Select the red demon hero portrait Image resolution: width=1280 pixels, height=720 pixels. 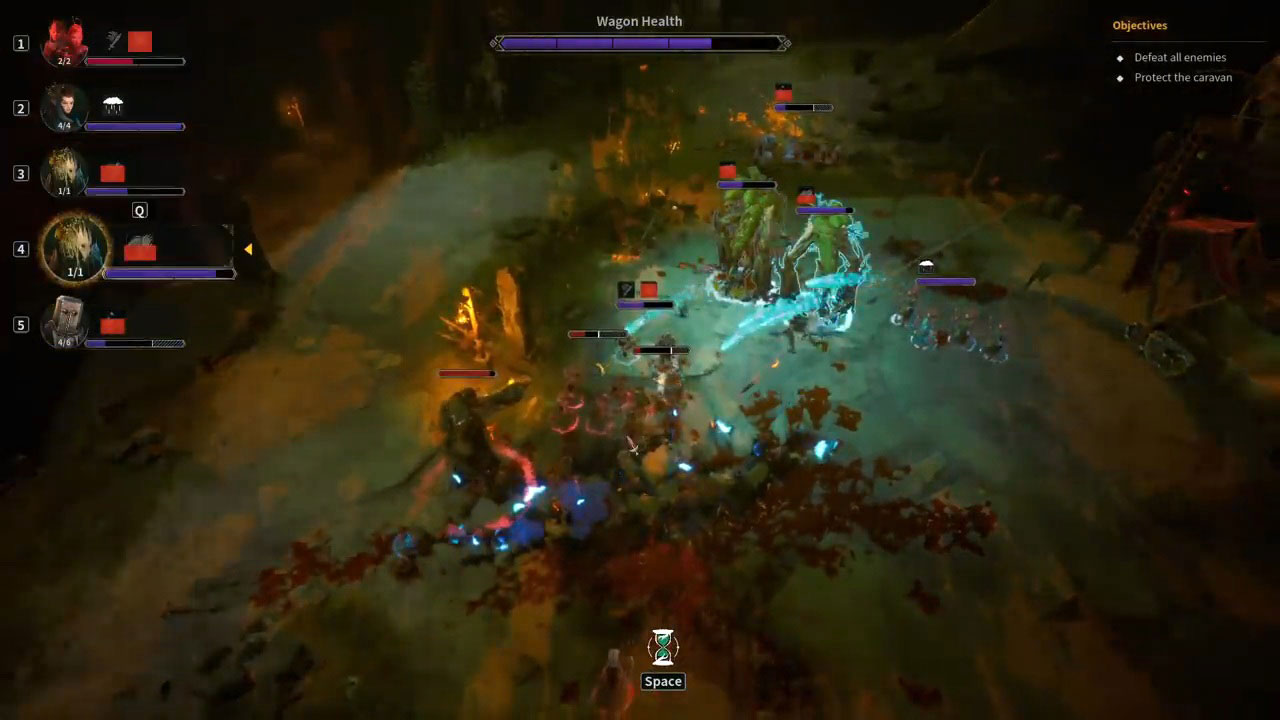click(x=64, y=43)
